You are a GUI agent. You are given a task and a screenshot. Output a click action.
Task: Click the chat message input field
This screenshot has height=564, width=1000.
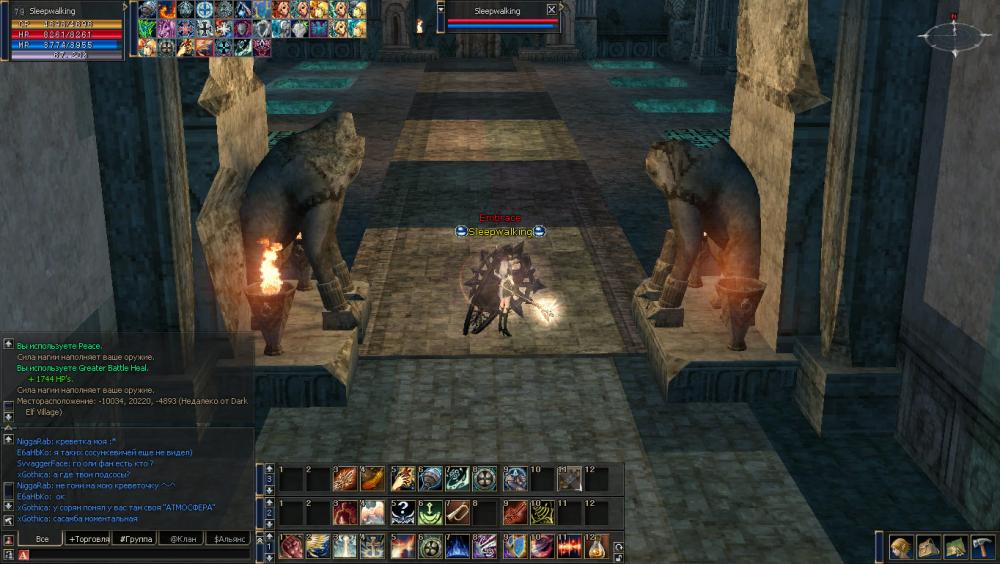(135, 554)
